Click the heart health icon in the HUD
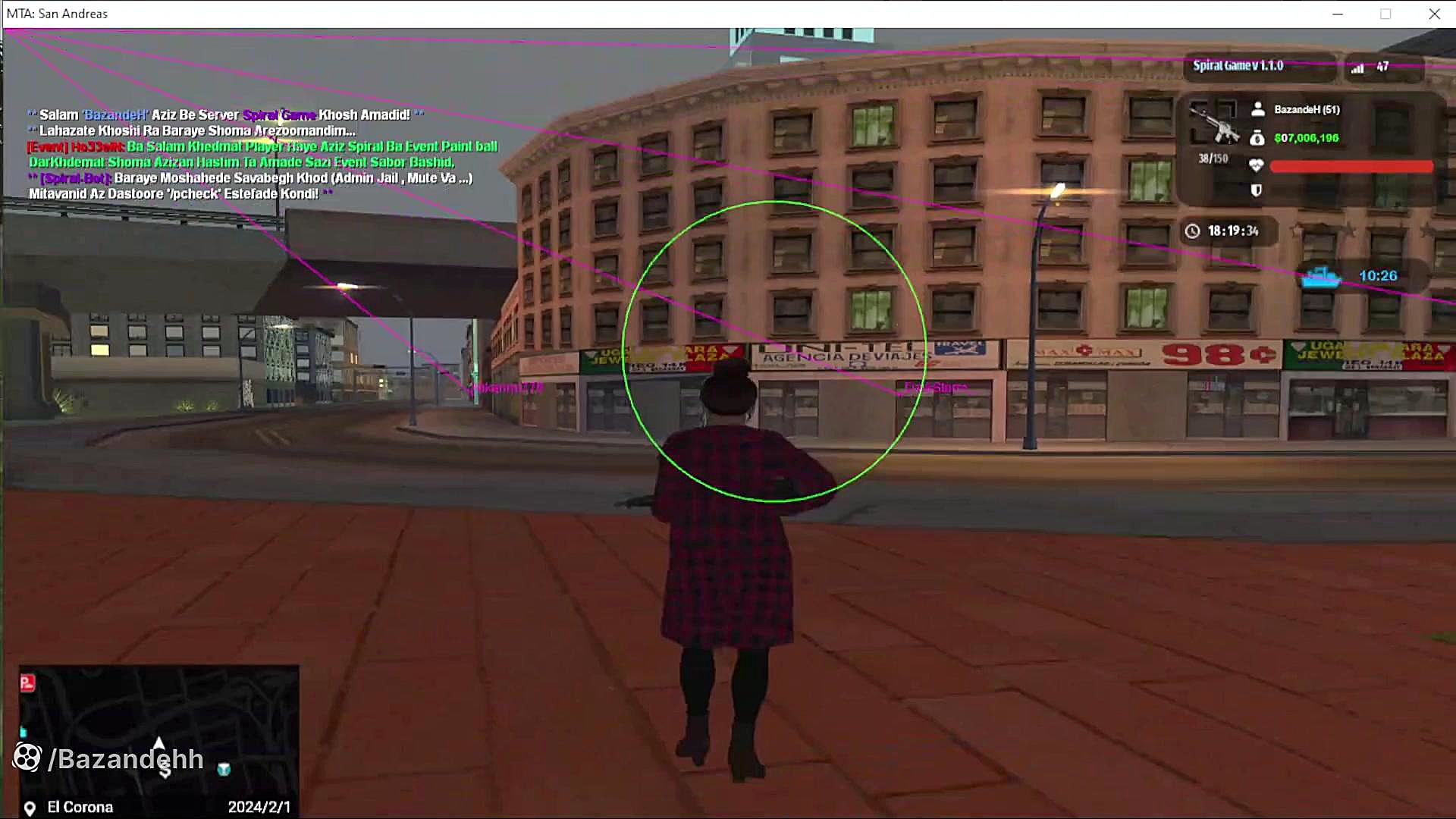The width and height of the screenshot is (1456, 819). 1257,165
